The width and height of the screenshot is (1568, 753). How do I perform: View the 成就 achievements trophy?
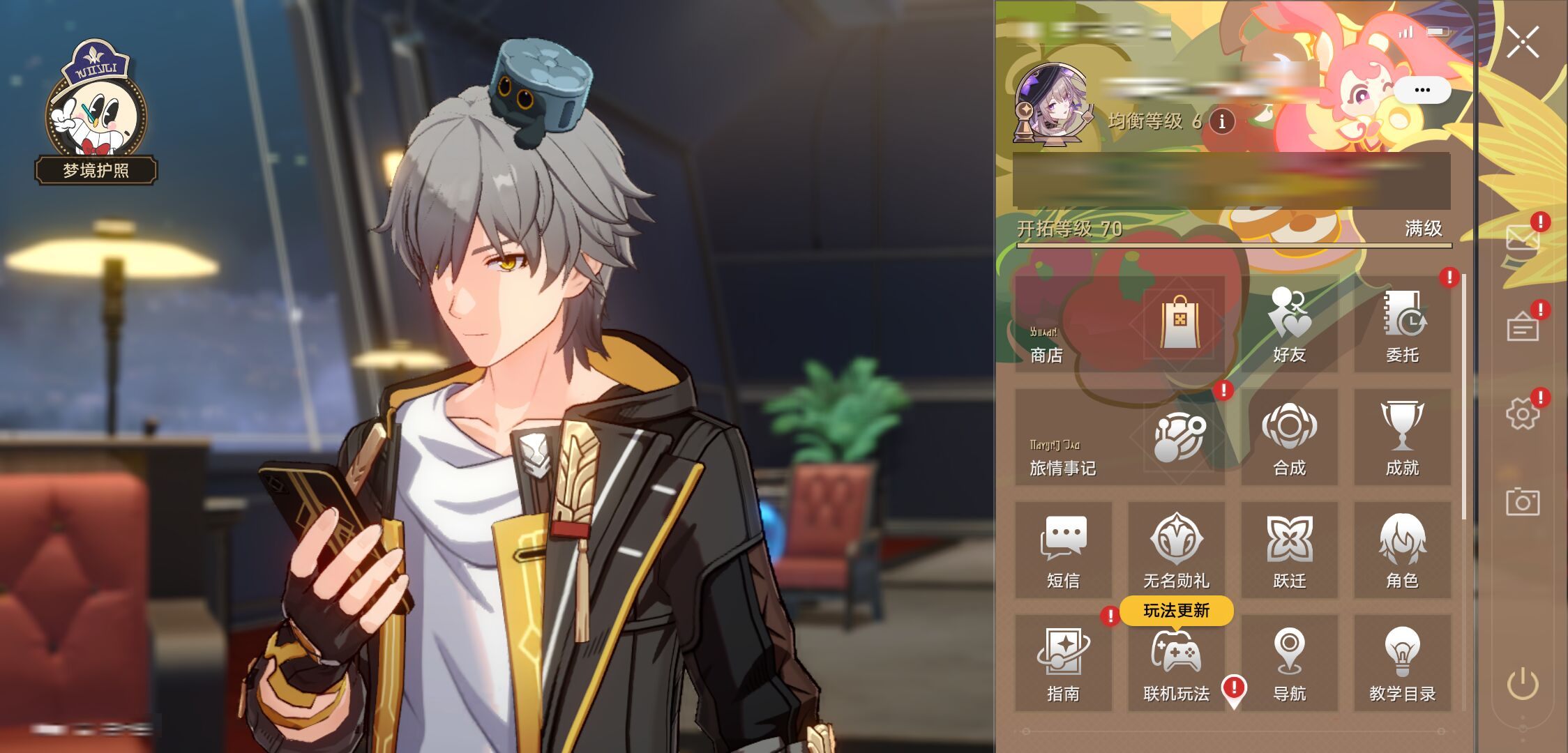(x=1402, y=437)
